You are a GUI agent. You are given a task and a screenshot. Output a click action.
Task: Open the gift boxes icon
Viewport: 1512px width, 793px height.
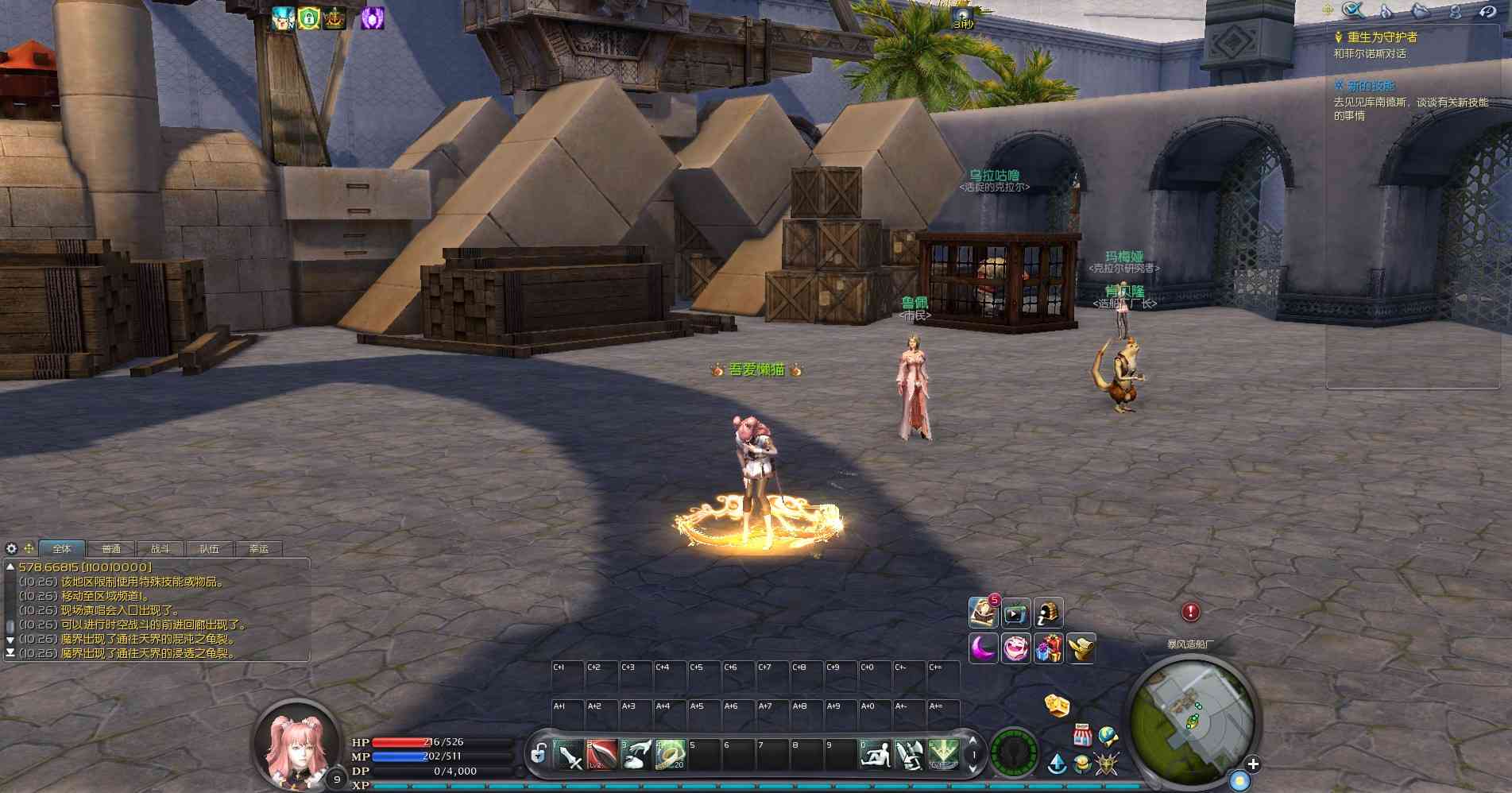point(1048,648)
